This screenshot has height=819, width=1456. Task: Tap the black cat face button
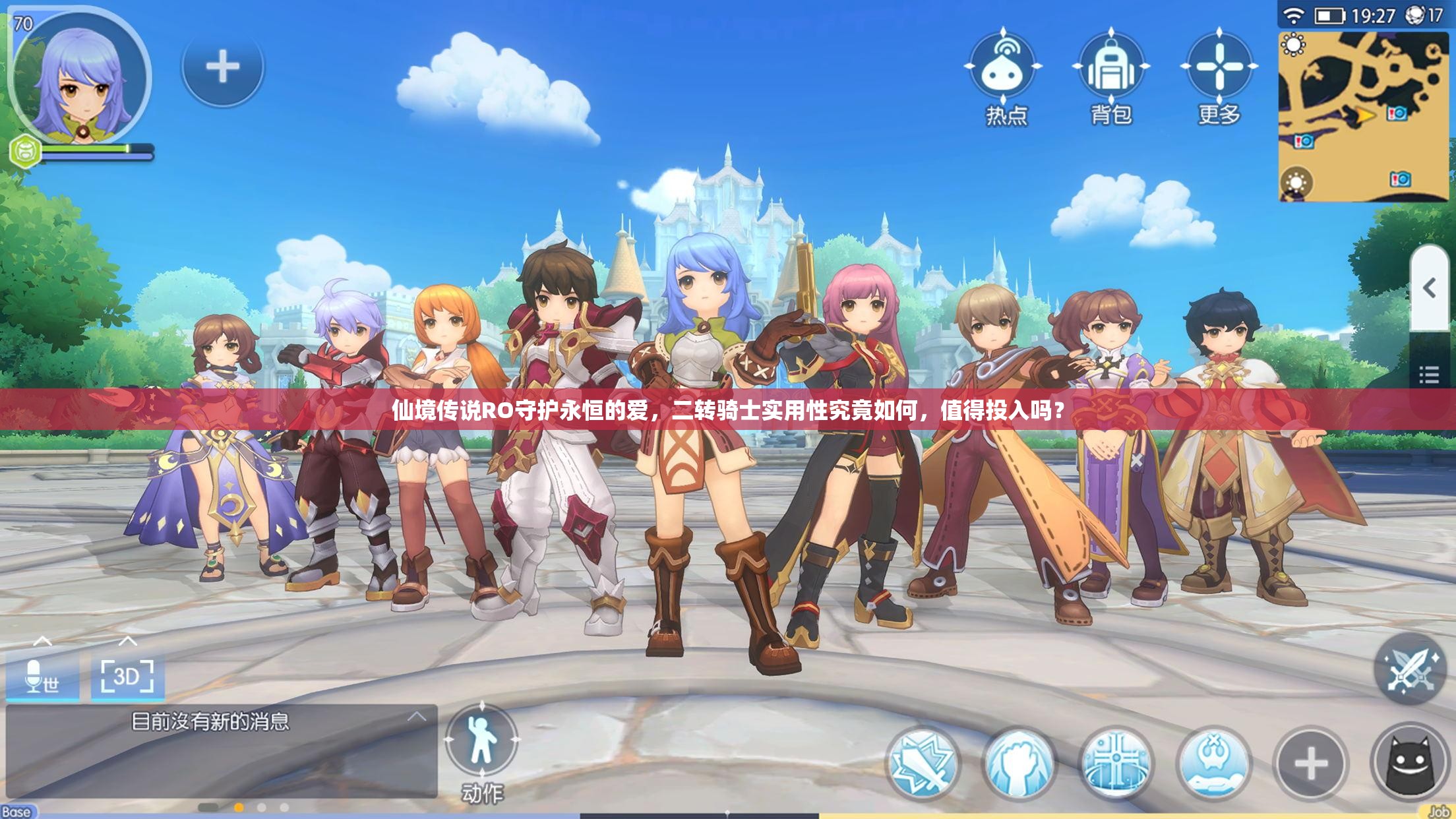1410,764
